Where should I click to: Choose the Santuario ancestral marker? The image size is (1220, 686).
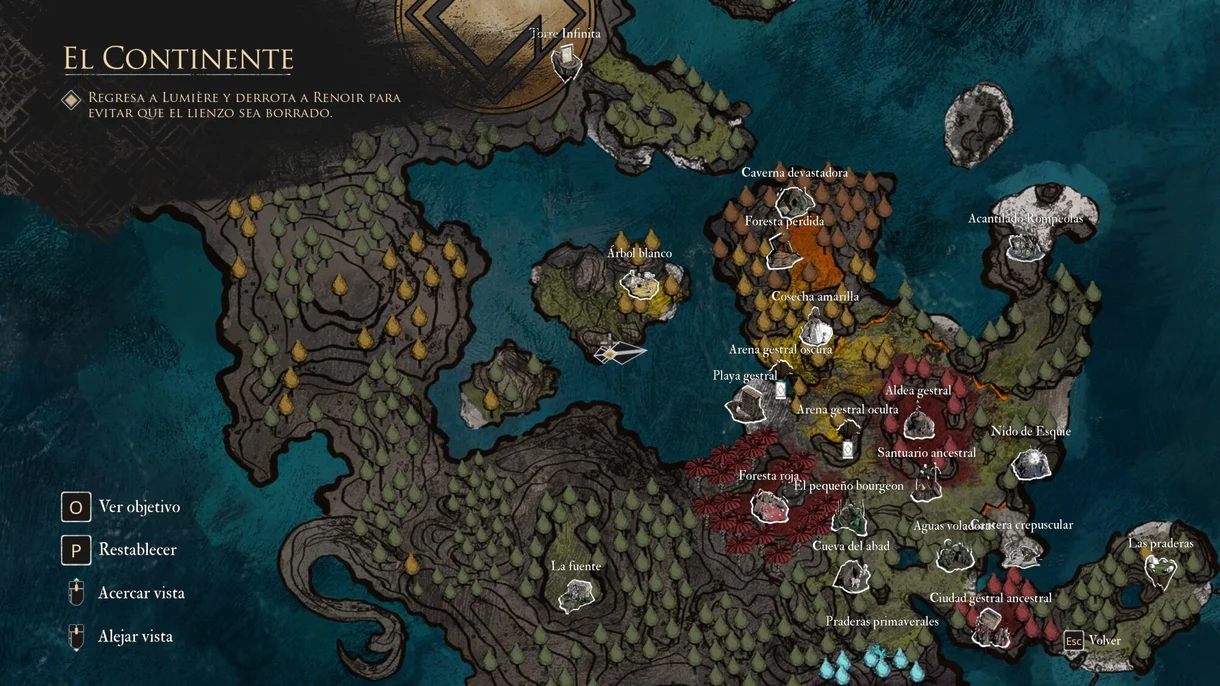point(926,483)
